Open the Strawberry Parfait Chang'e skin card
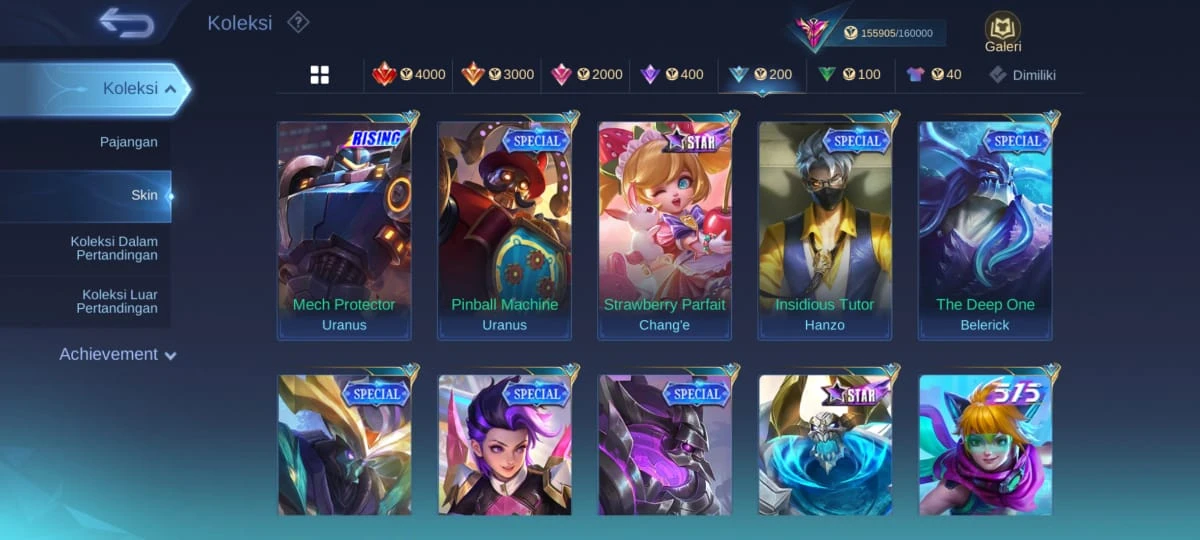Viewport: 1200px width, 540px height. (665, 231)
